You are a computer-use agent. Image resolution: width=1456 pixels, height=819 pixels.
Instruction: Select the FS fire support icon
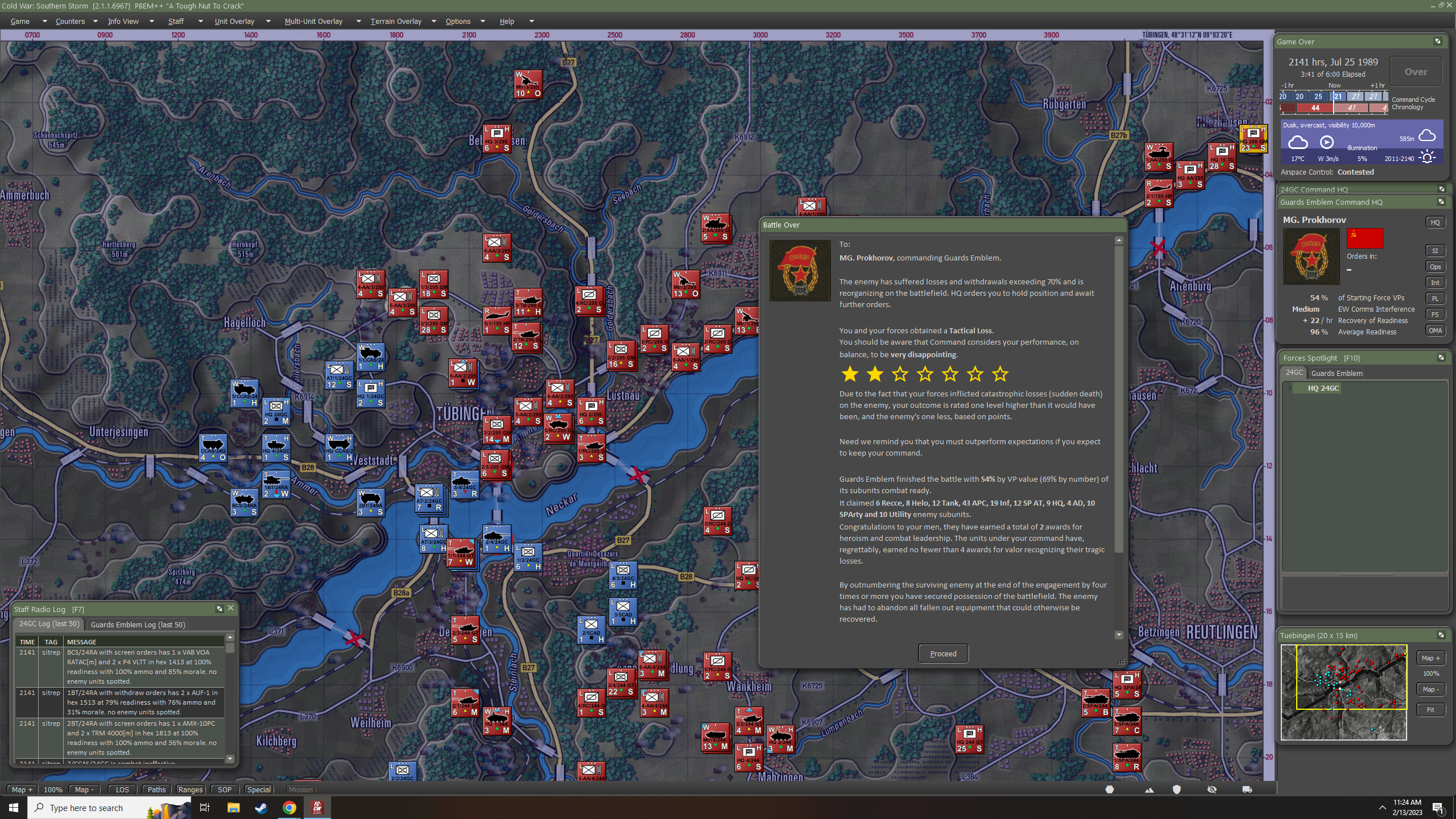click(1435, 314)
